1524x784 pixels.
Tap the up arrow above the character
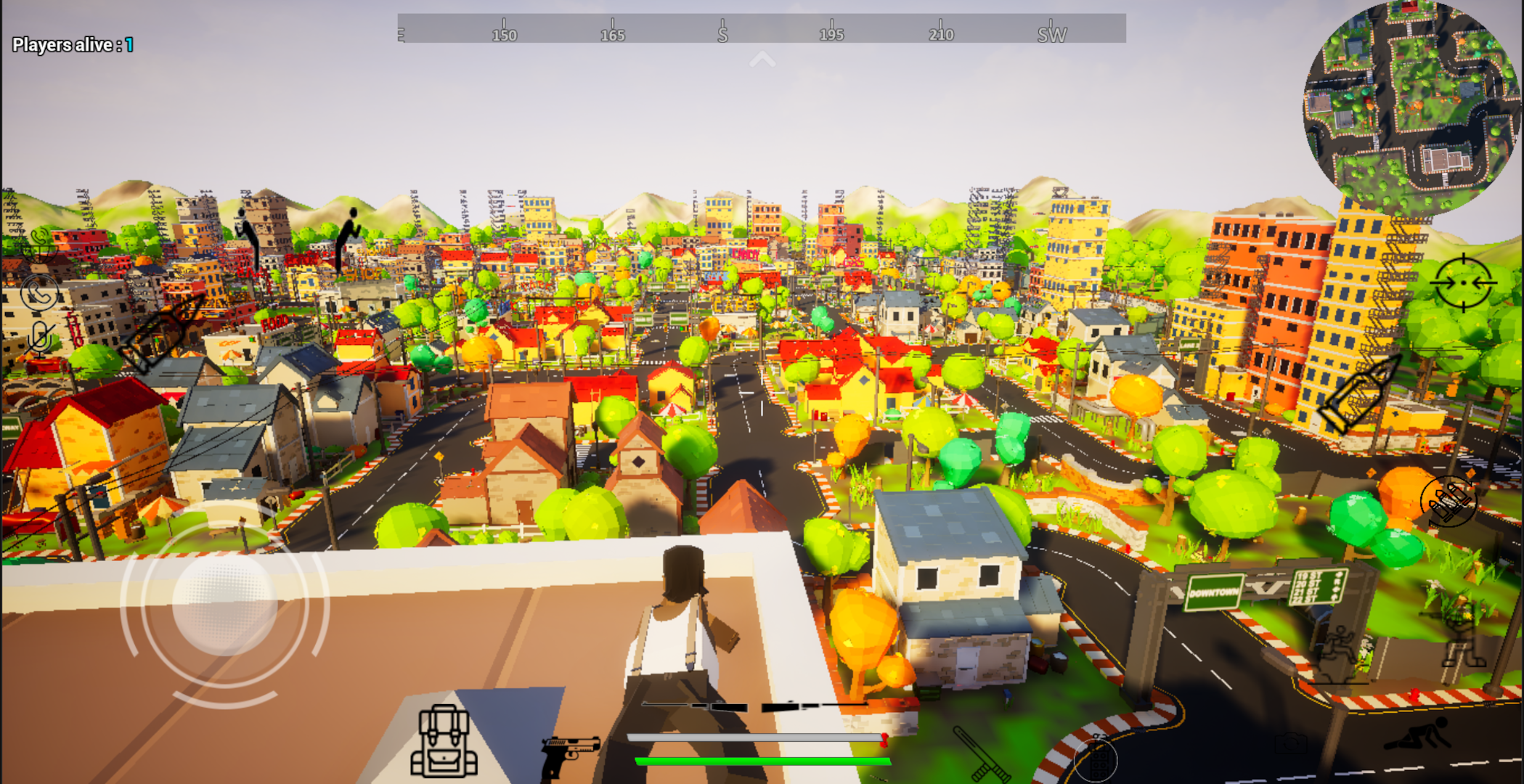pos(762,58)
